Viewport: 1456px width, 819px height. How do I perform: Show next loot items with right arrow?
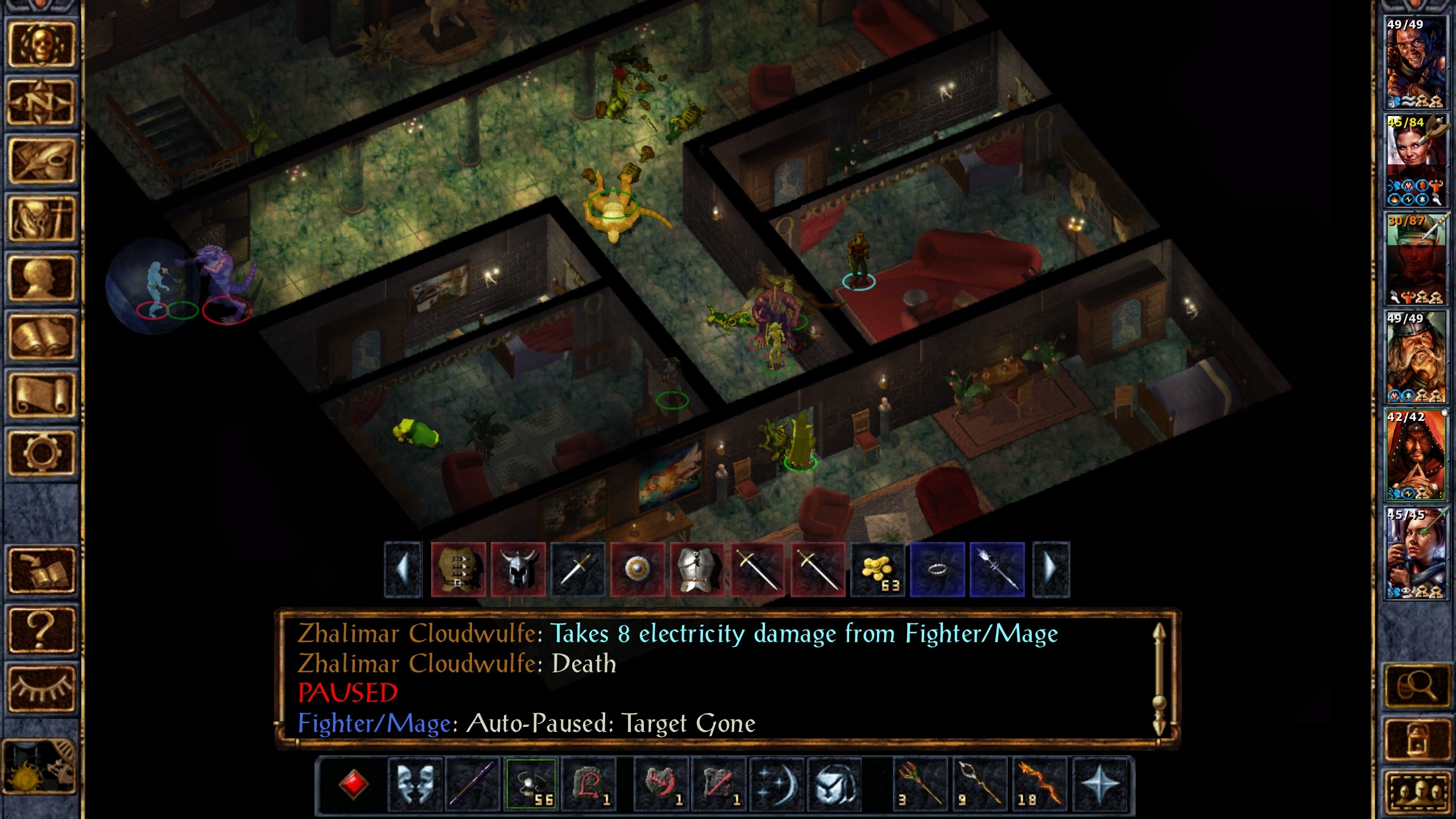click(x=1050, y=570)
